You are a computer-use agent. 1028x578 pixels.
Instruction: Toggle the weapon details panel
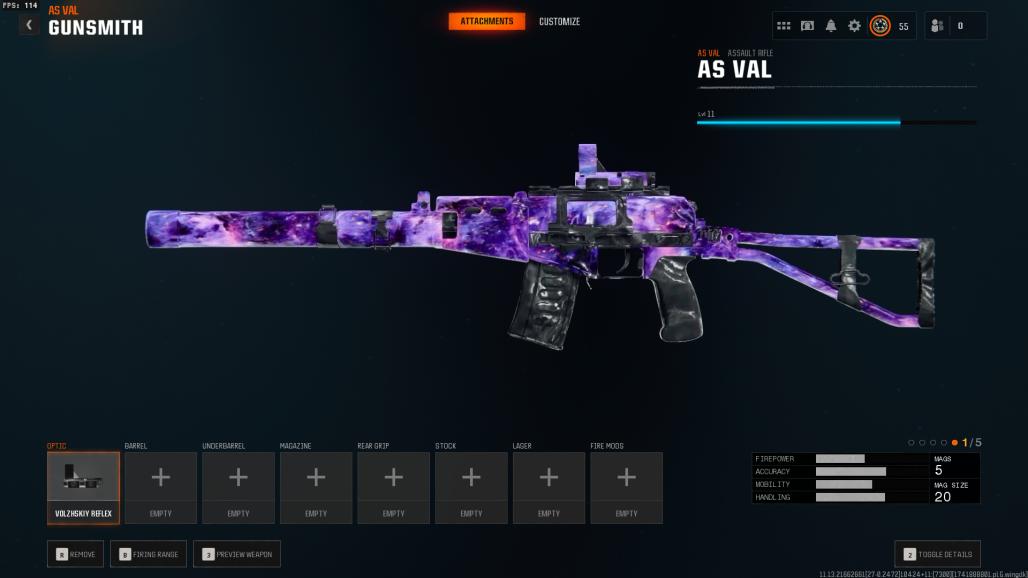(x=937, y=554)
